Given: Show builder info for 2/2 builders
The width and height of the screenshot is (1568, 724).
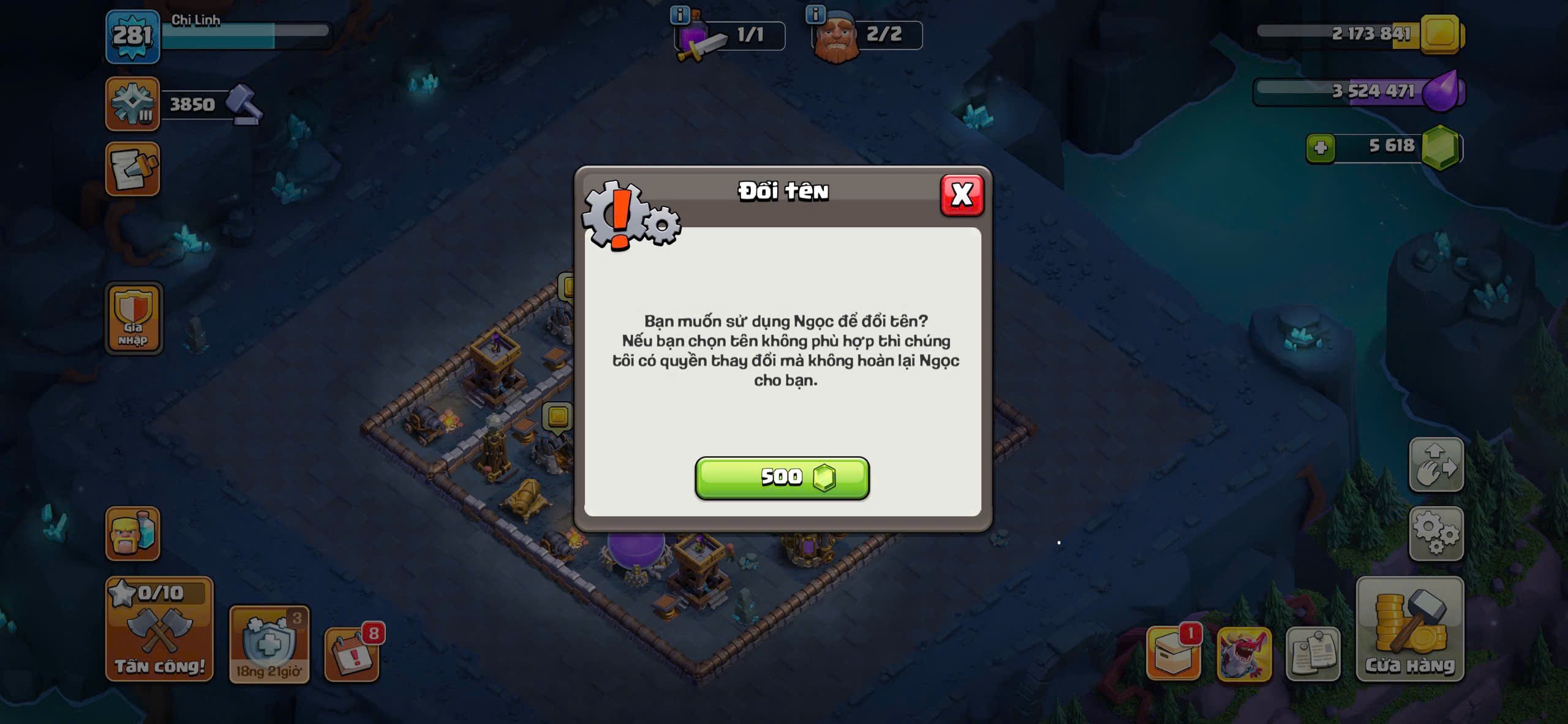Looking at the screenshot, I should point(815,15).
